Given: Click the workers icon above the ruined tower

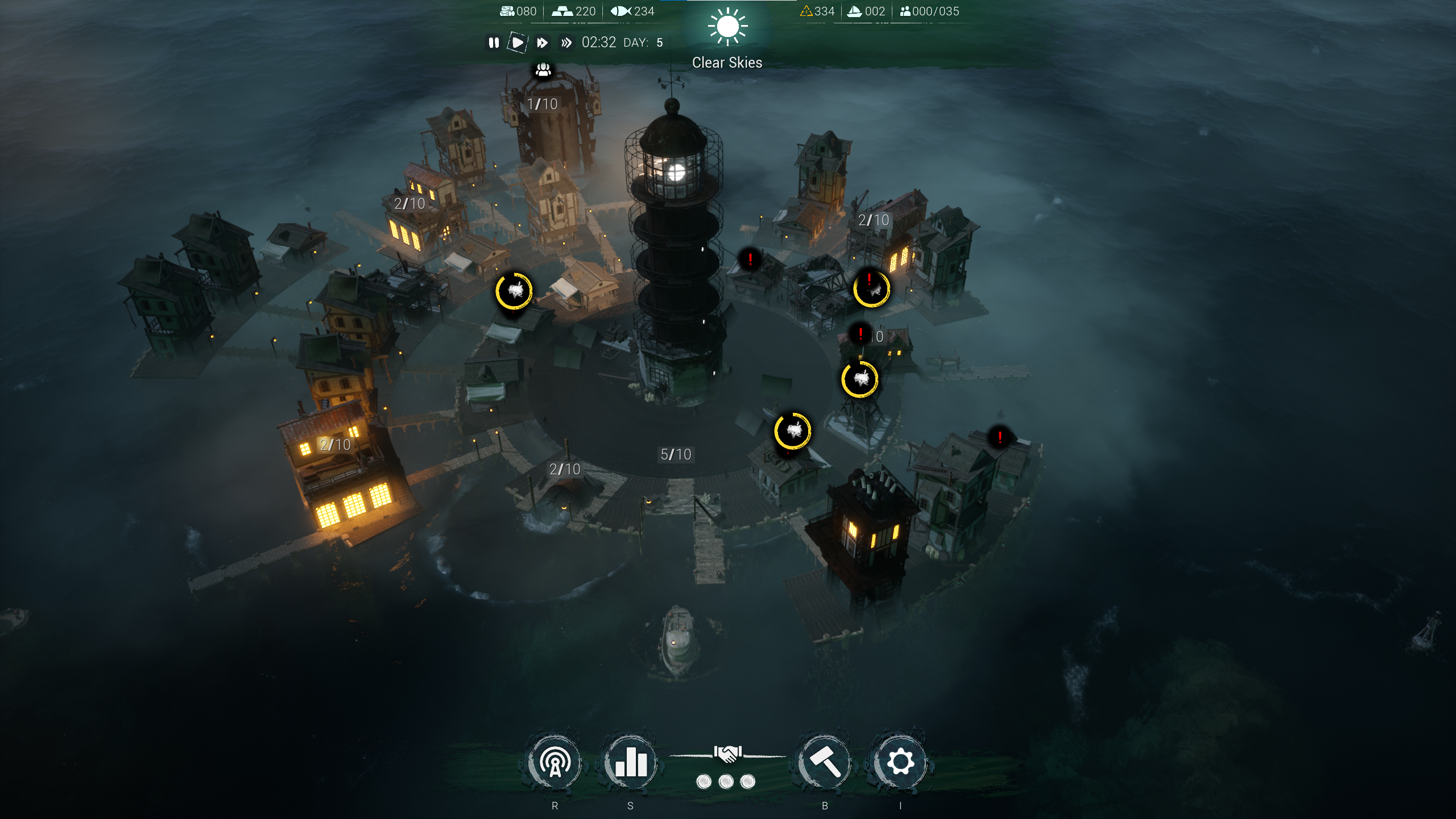Looking at the screenshot, I should (544, 70).
